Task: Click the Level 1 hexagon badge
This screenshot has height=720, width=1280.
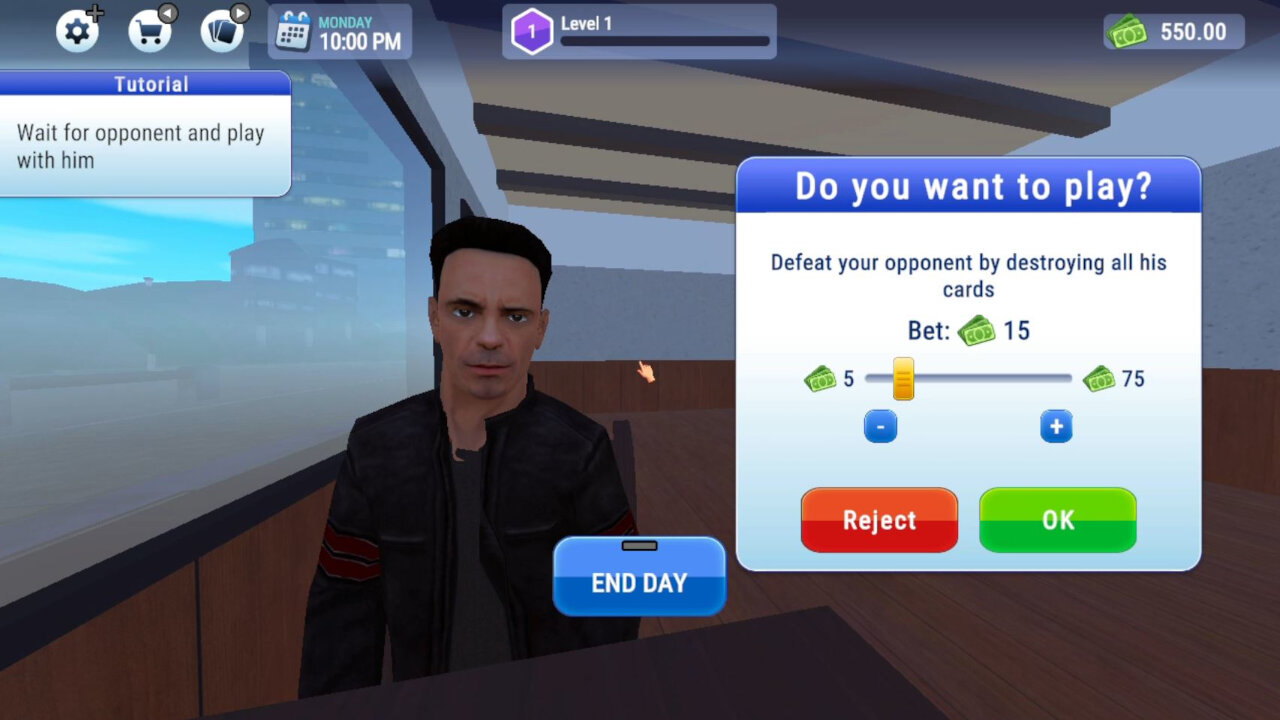Action: click(x=532, y=31)
